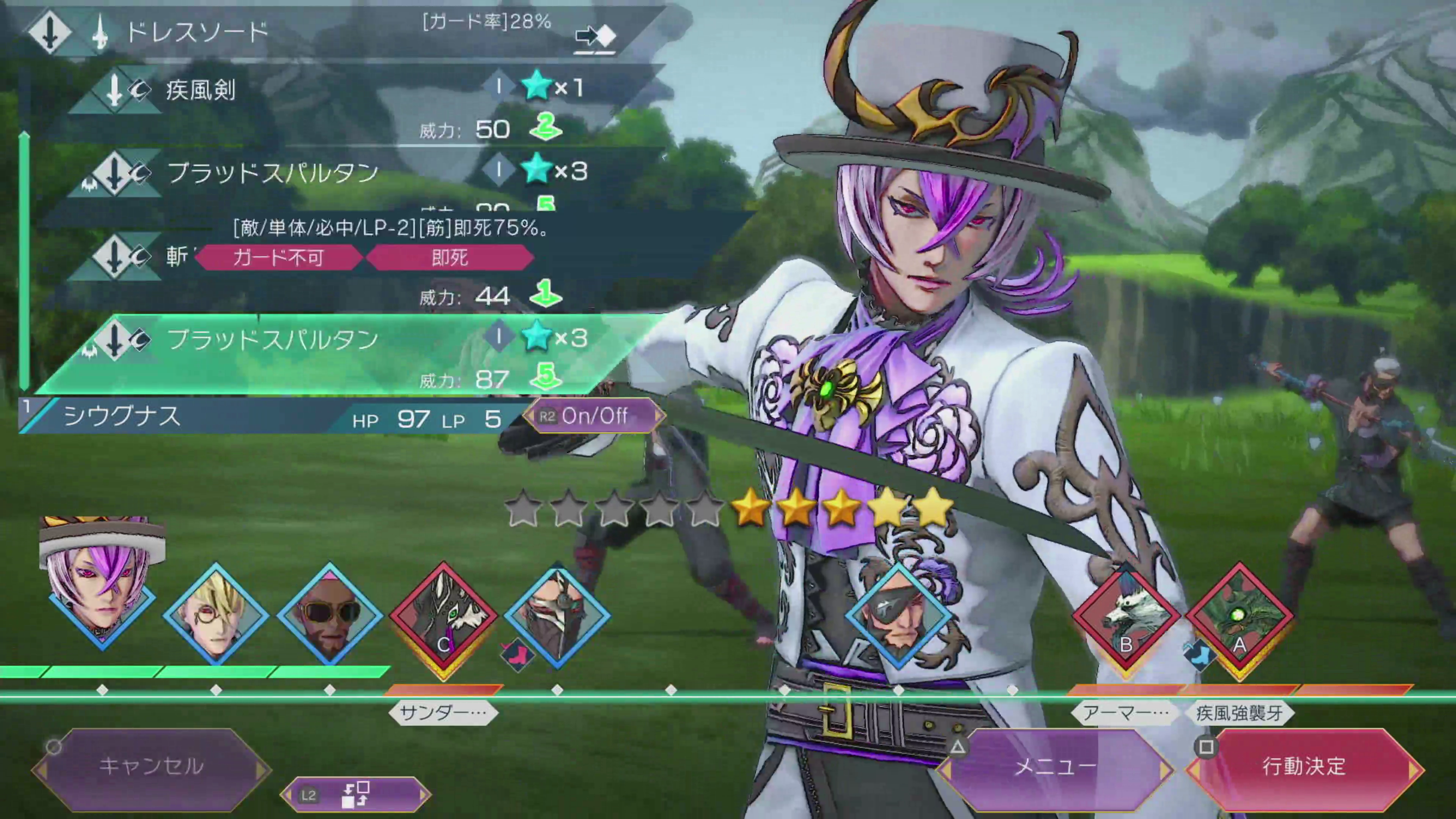This screenshot has width=1456, height=819.
Task: Click the weapon switch arrow icon
Action: point(595,37)
